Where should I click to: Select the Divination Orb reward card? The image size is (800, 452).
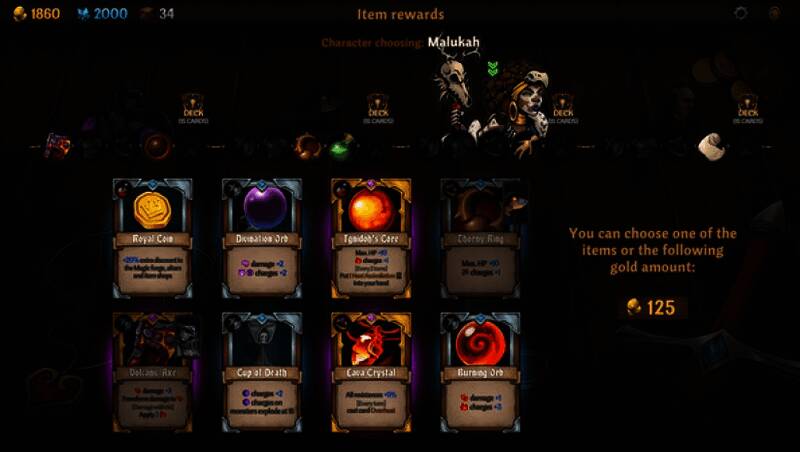pyautogui.click(x=262, y=237)
